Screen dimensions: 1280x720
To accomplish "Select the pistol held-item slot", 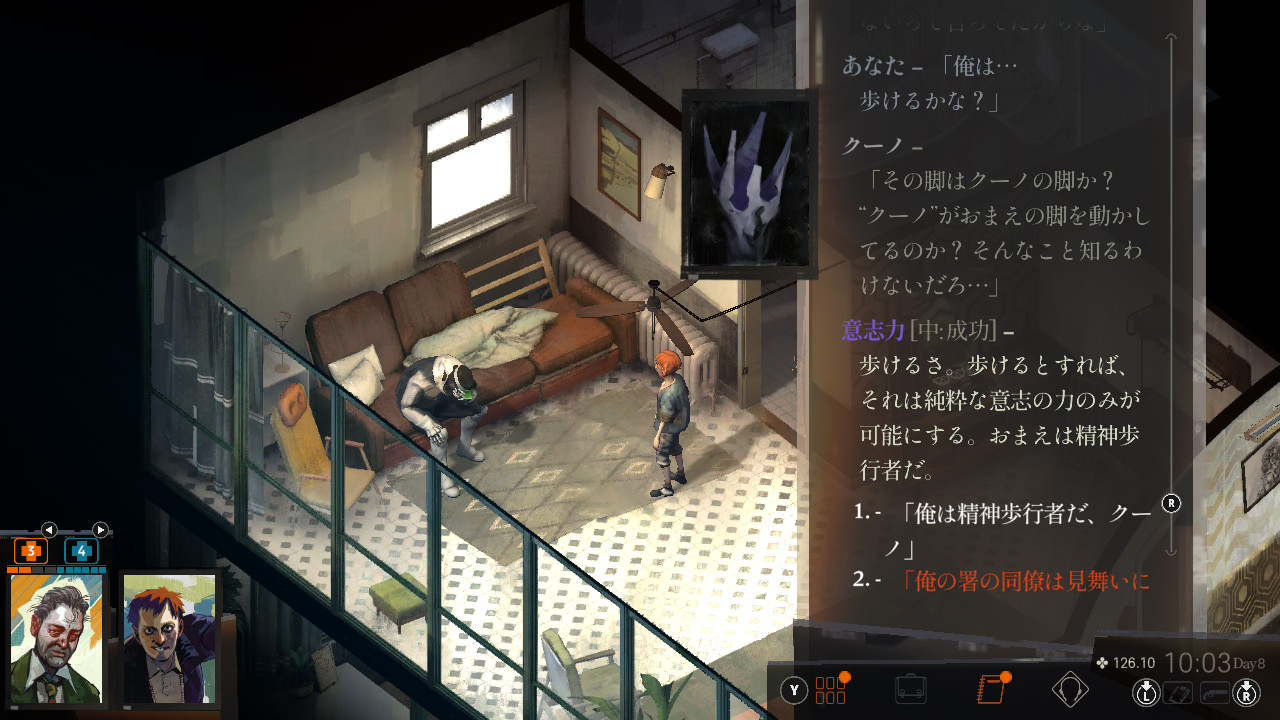I will coord(1214,691).
